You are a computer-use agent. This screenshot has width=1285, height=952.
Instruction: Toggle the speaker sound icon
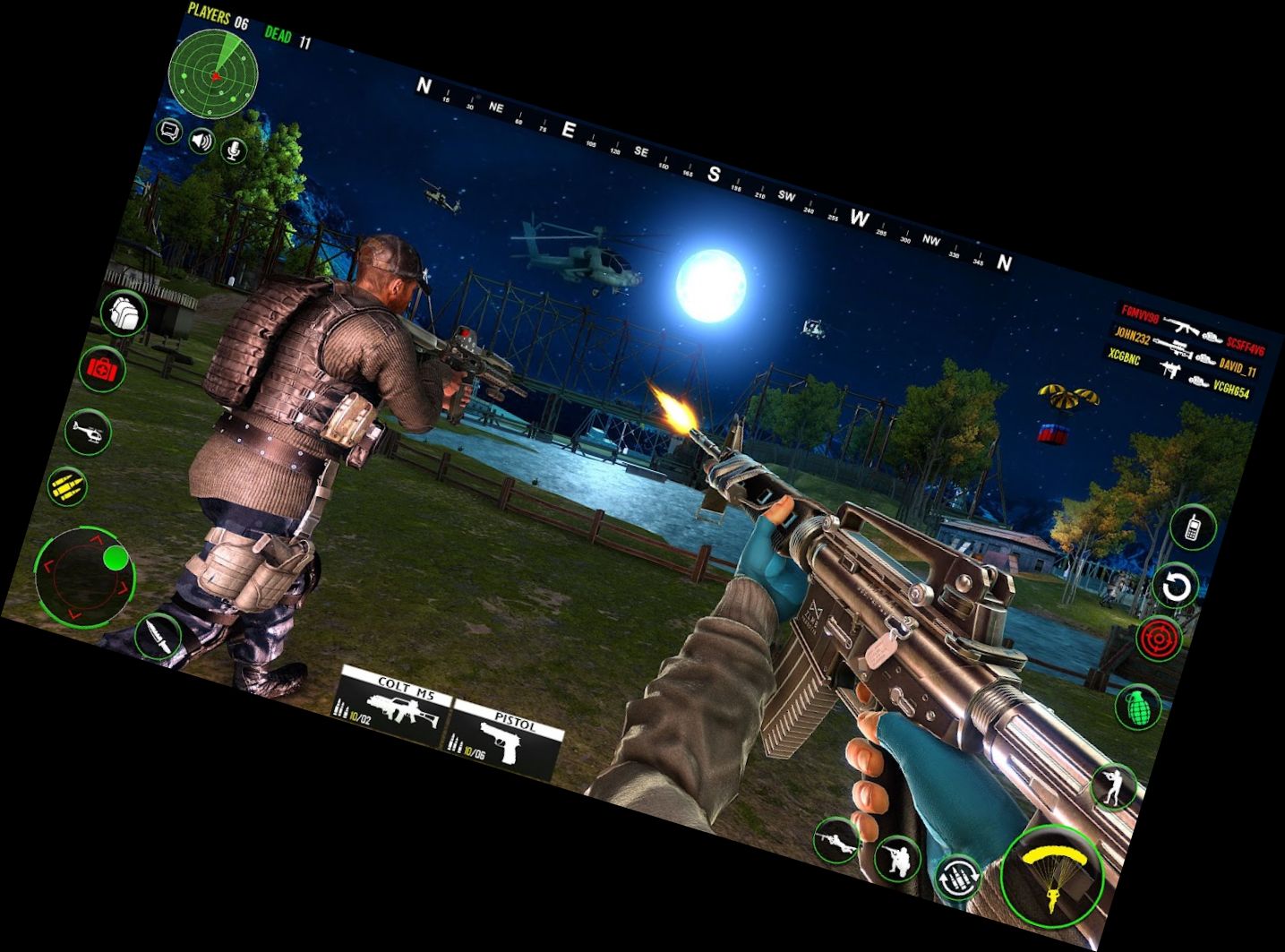tap(201, 141)
